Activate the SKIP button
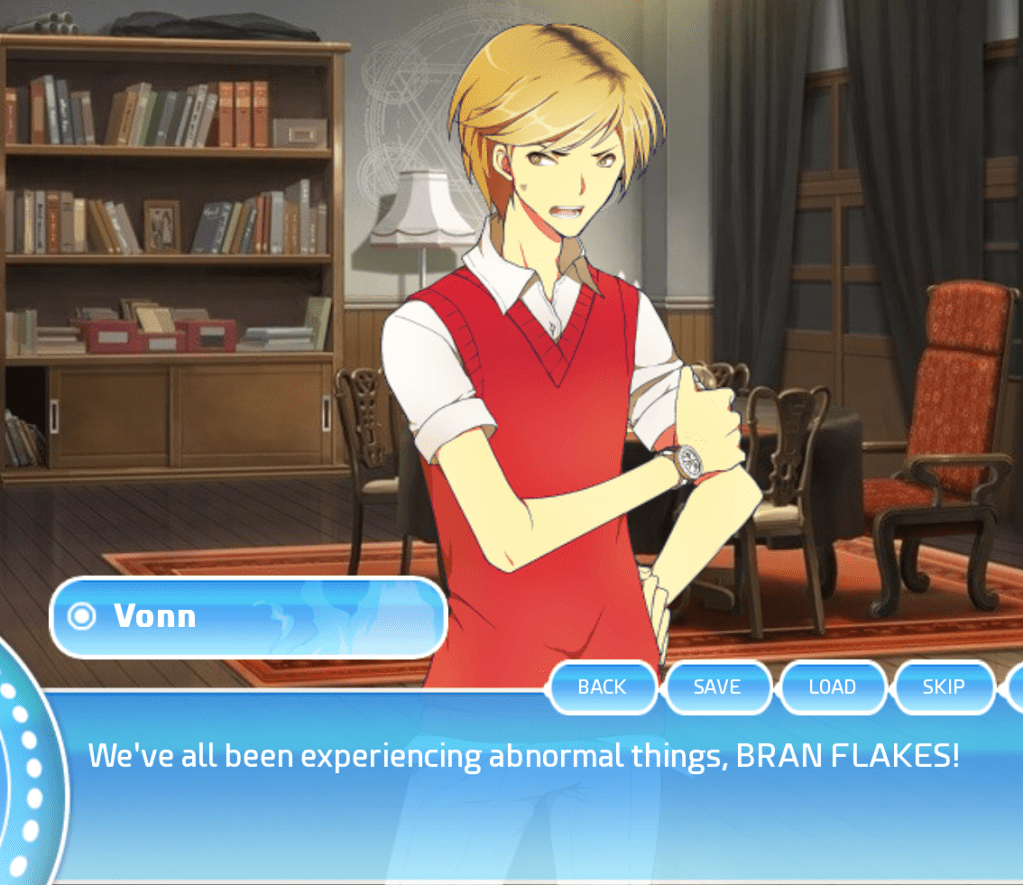Viewport: 1023px width, 885px height. (x=943, y=687)
